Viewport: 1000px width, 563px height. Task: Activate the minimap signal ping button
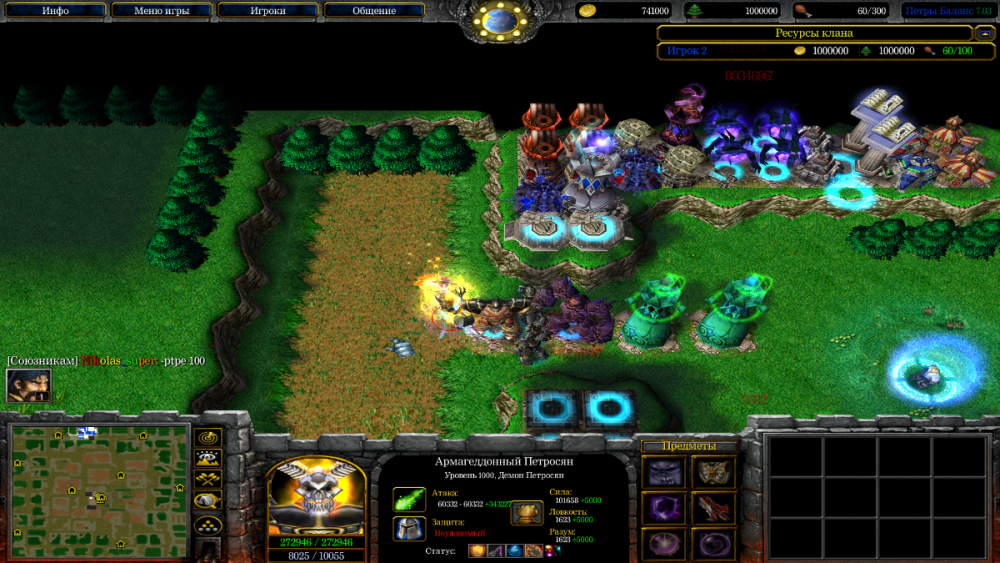pos(209,438)
